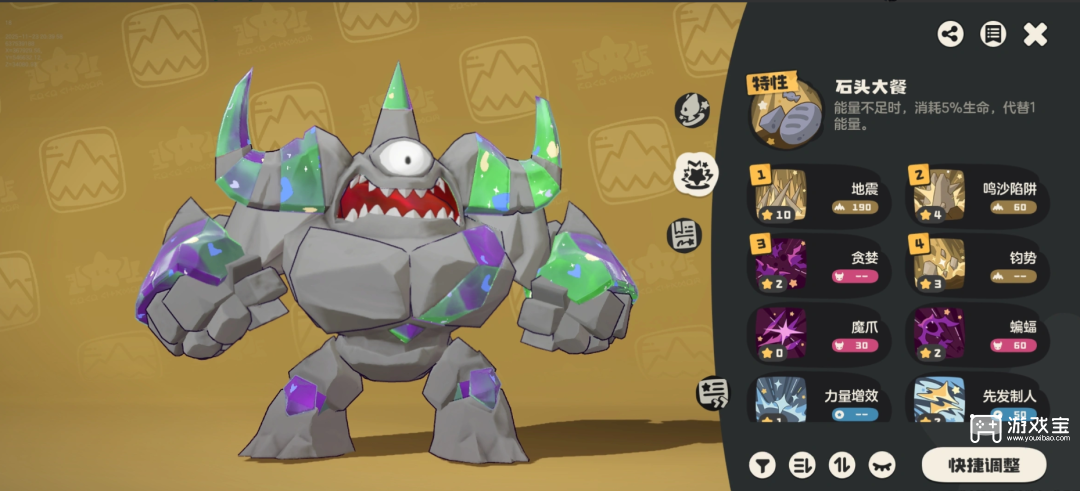Switch to the selected starburst skills tab
Screen dimensions: 1080x491
point(692,174)
